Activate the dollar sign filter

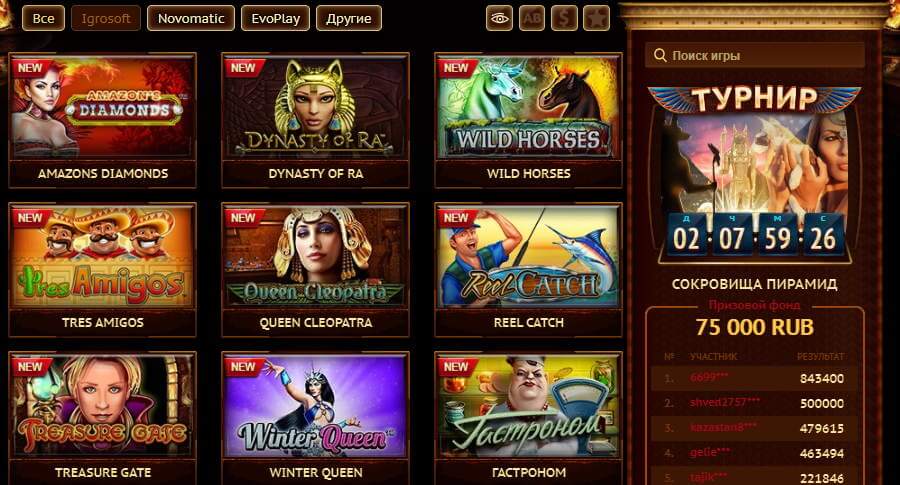[x=564, y=18]
